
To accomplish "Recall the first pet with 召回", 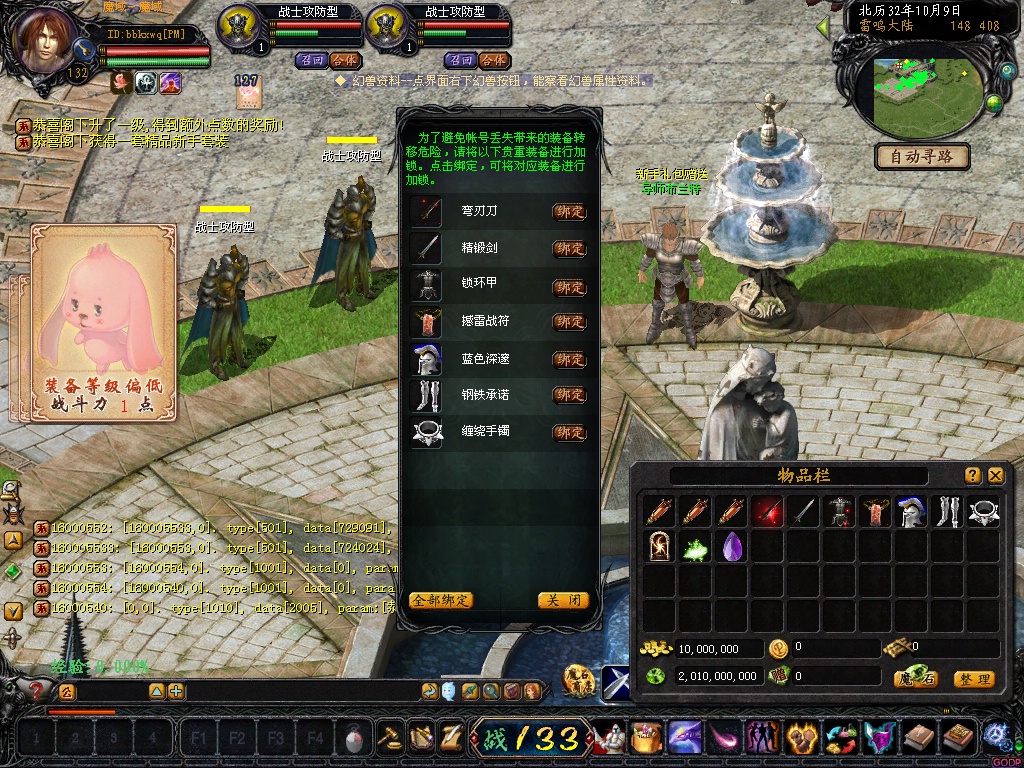I will (311, 60).
